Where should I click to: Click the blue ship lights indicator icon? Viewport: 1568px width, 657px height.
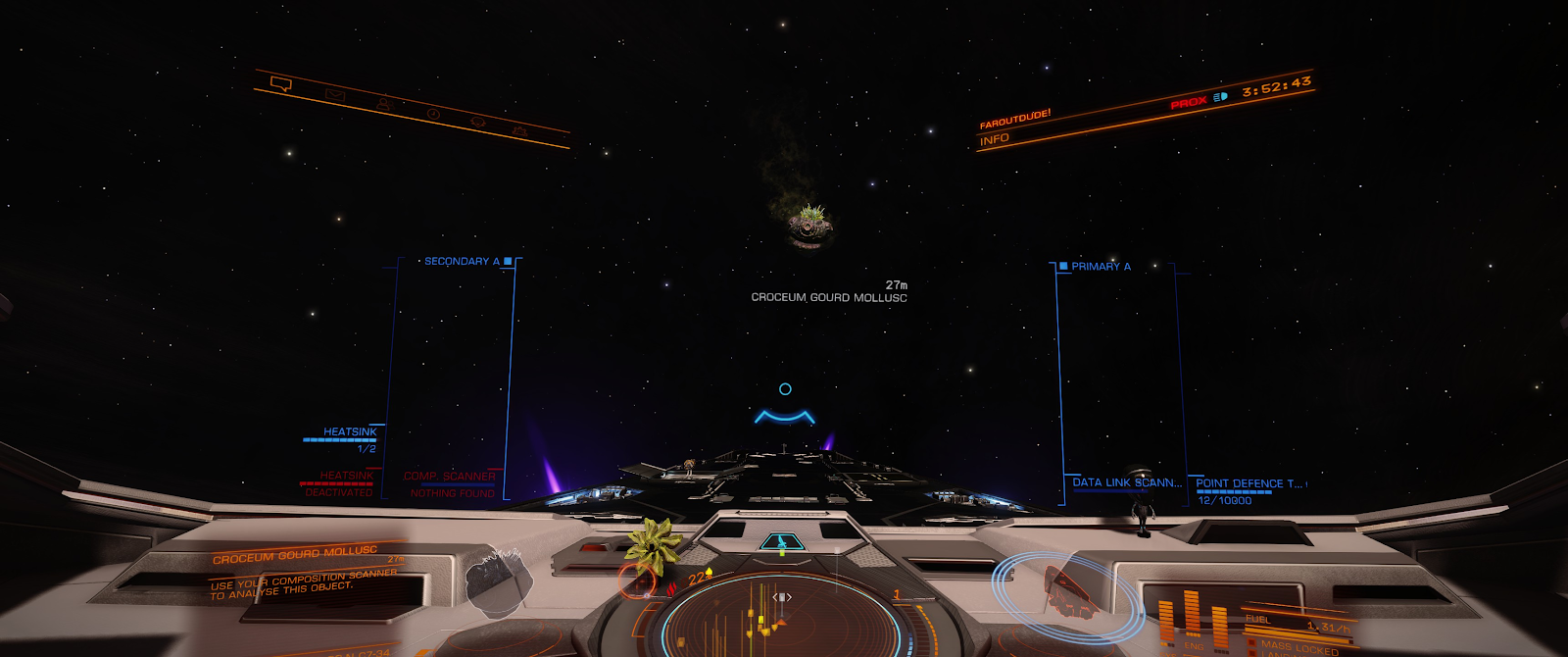1220,97
